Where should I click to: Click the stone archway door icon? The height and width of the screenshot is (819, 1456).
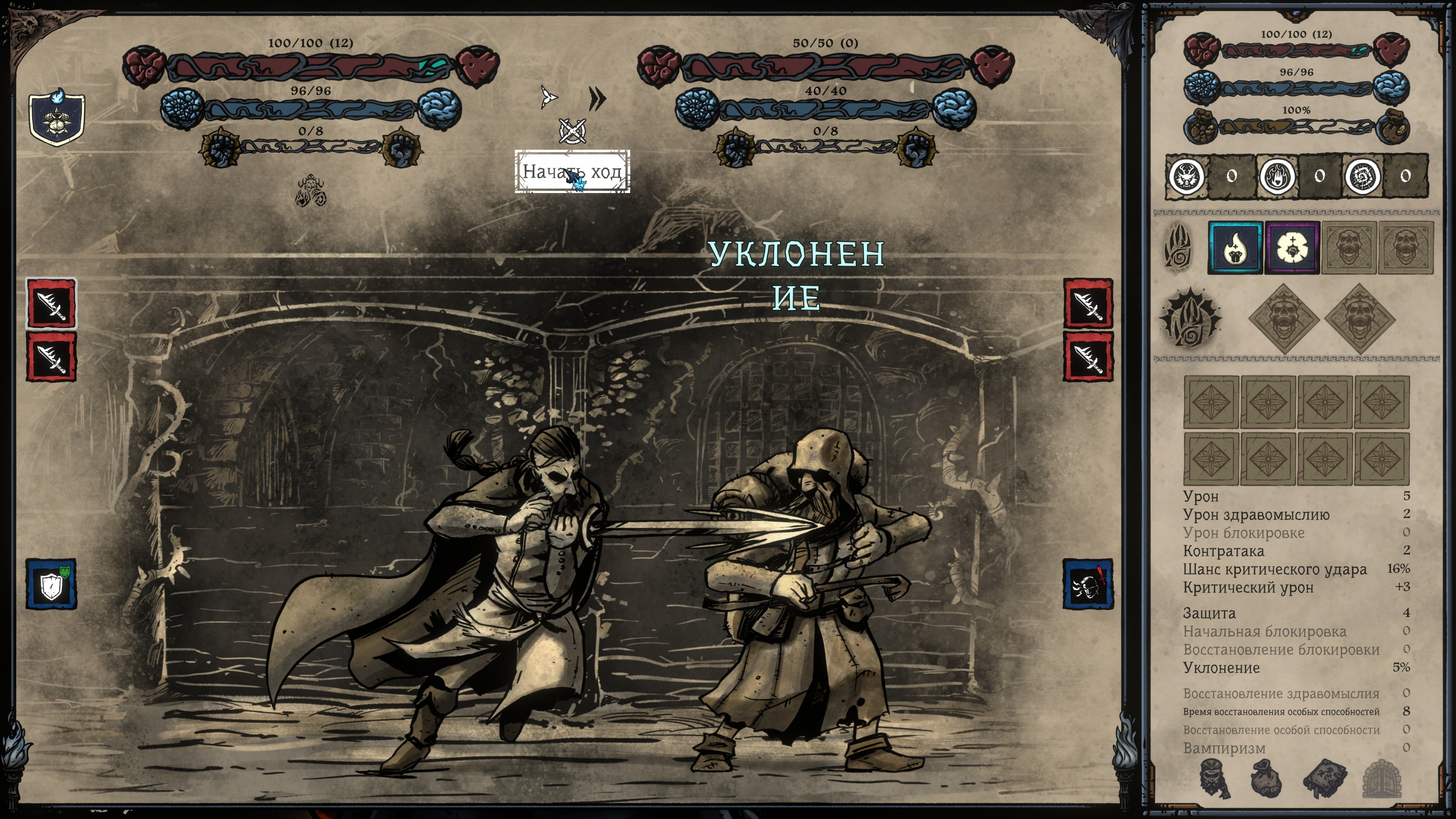(x=1381, y=779)
